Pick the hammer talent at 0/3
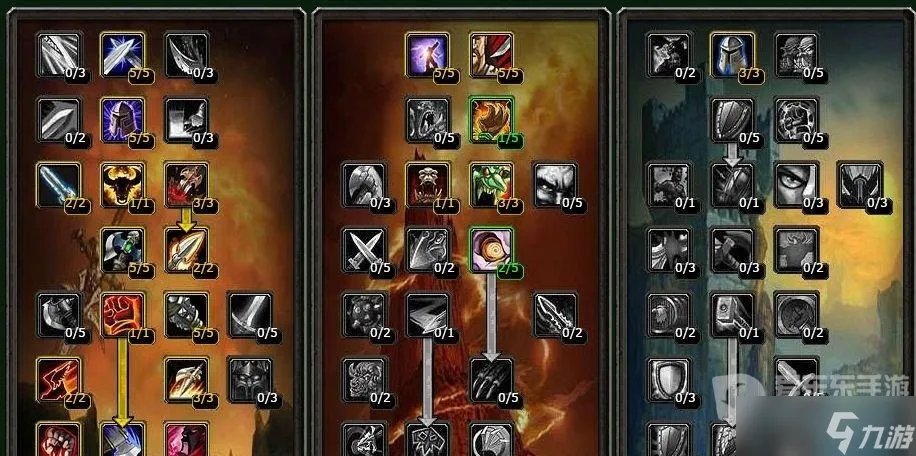 pos(732,250)
